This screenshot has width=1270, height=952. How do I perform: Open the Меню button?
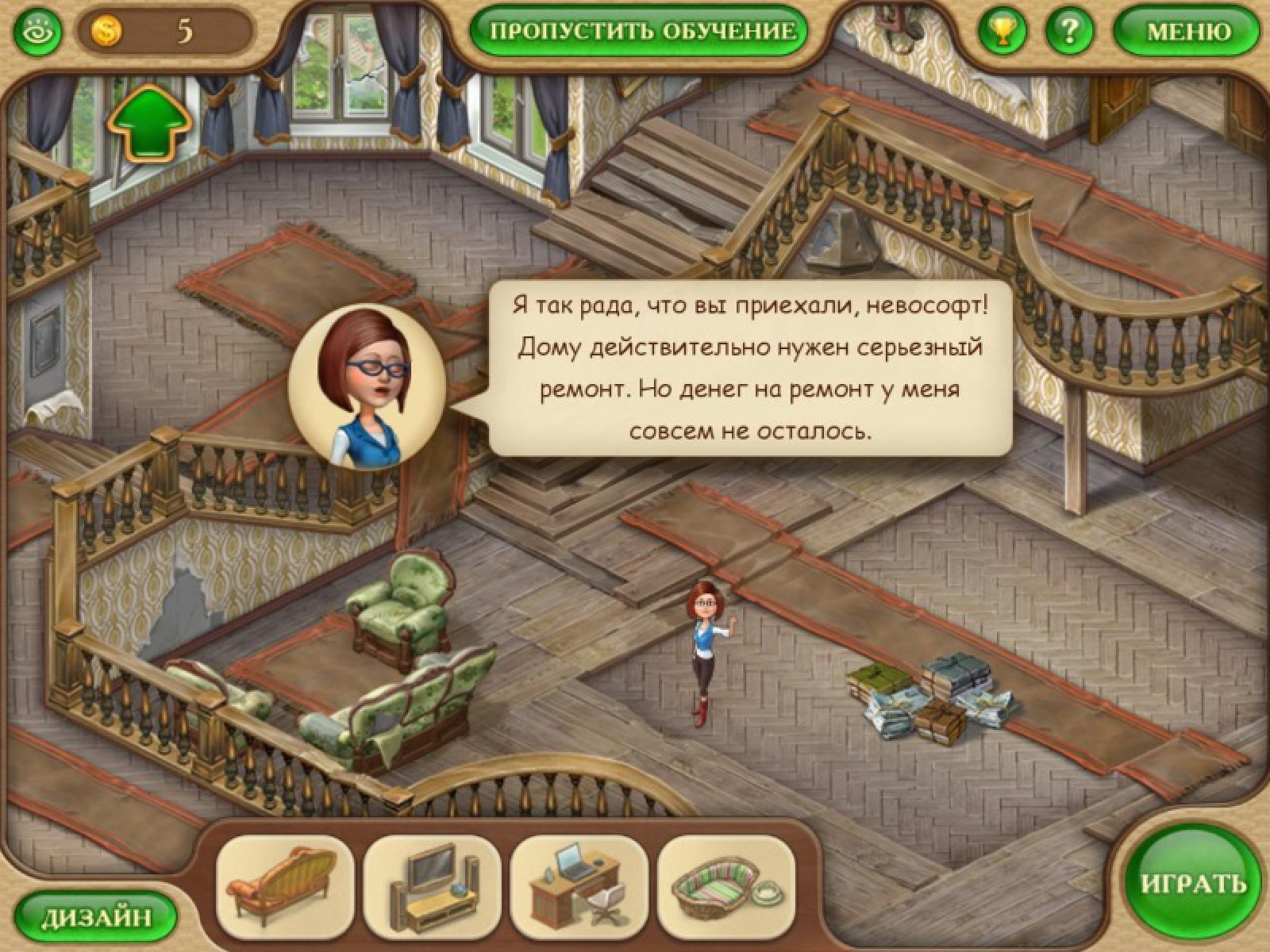click(x=1187, y=31)
